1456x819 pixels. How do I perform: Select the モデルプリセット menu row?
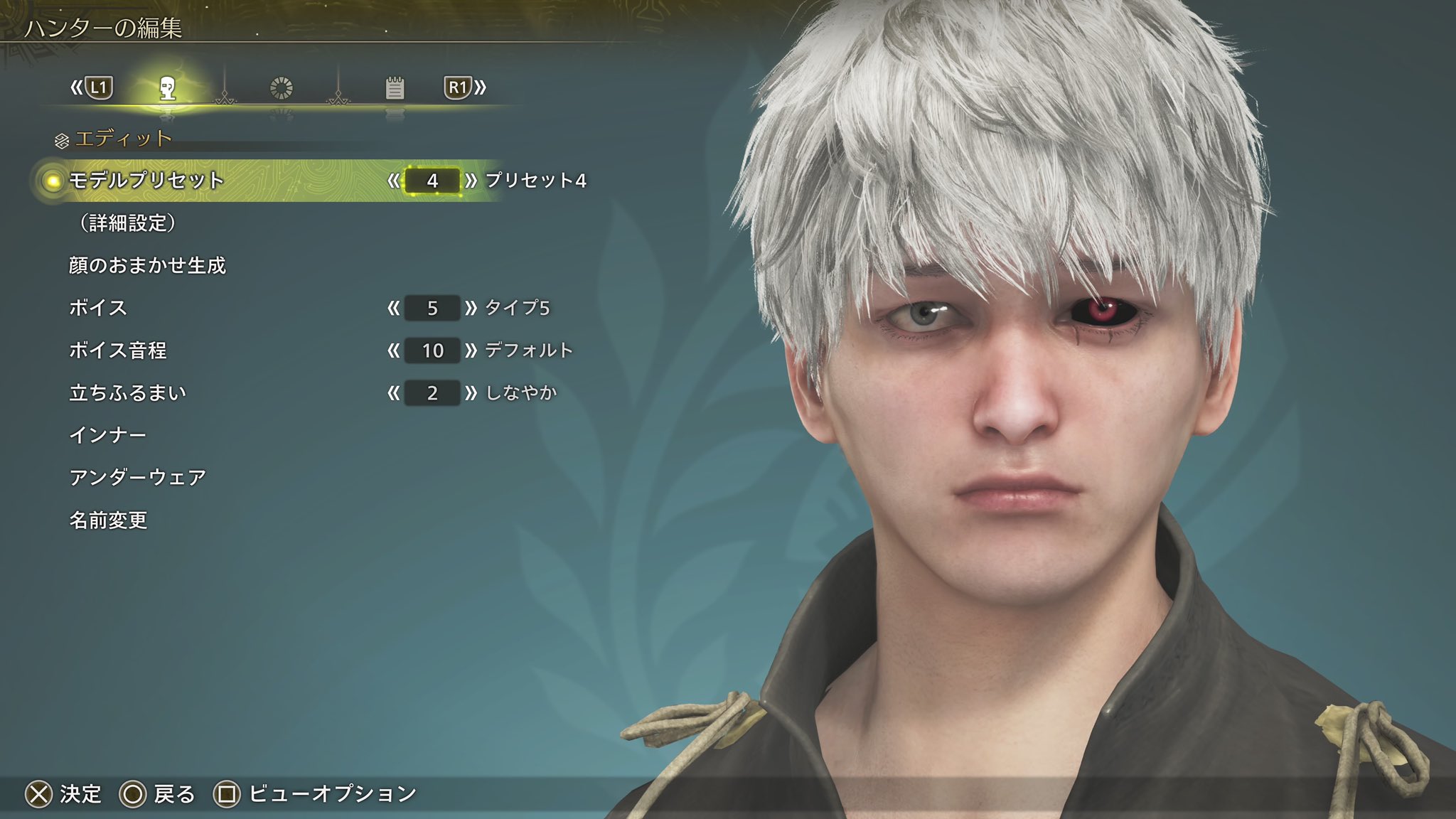(146, 181)
